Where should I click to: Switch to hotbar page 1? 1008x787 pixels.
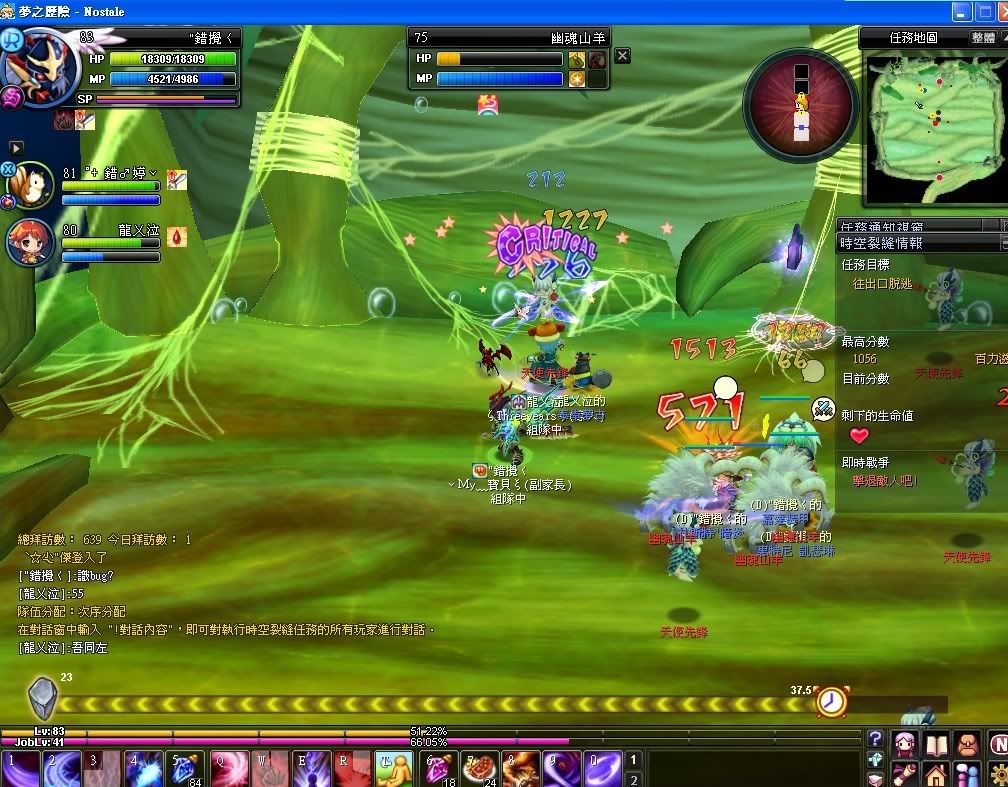pos(632,760)
